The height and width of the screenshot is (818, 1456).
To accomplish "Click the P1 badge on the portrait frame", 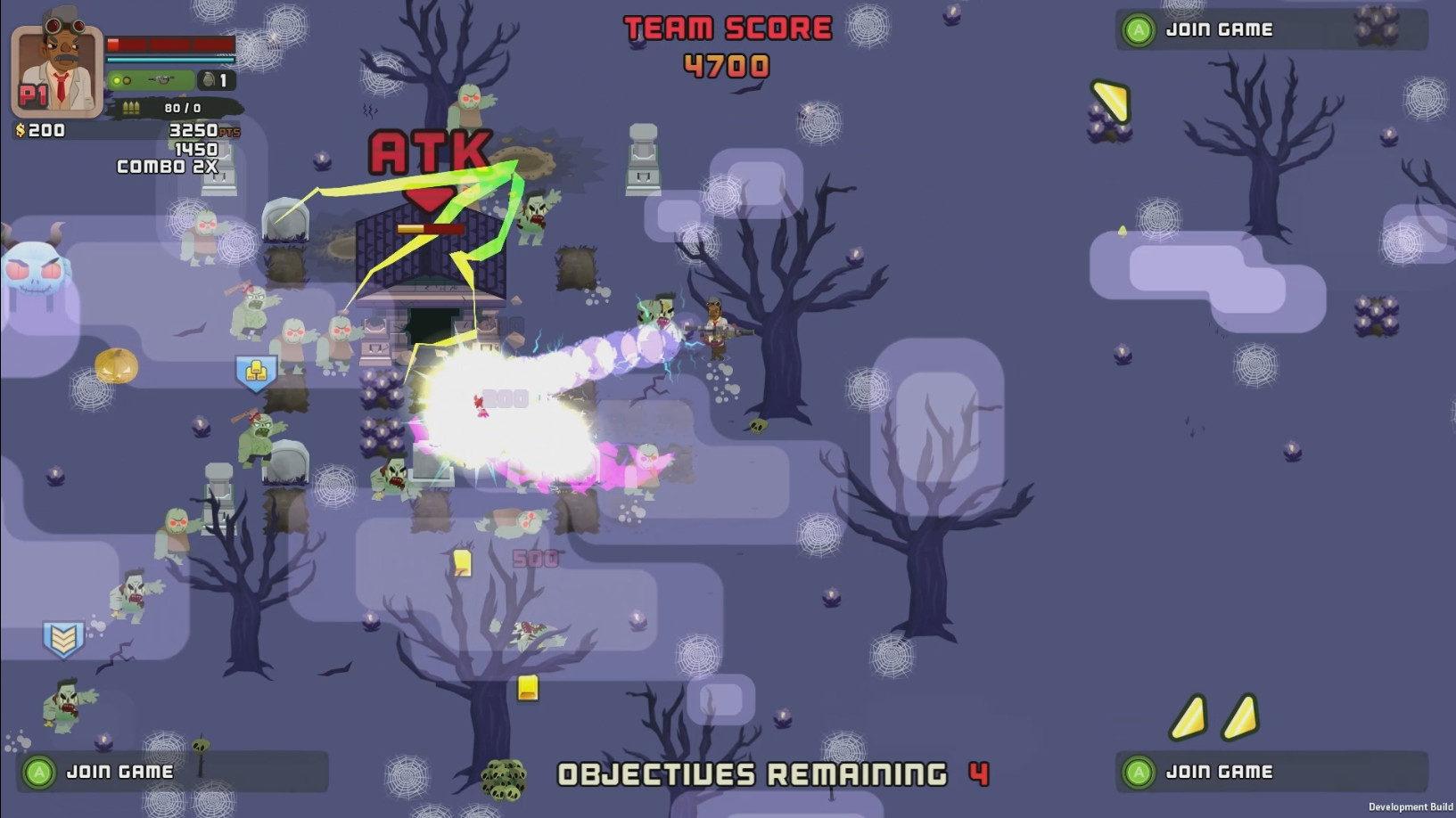I will point(33,94).
